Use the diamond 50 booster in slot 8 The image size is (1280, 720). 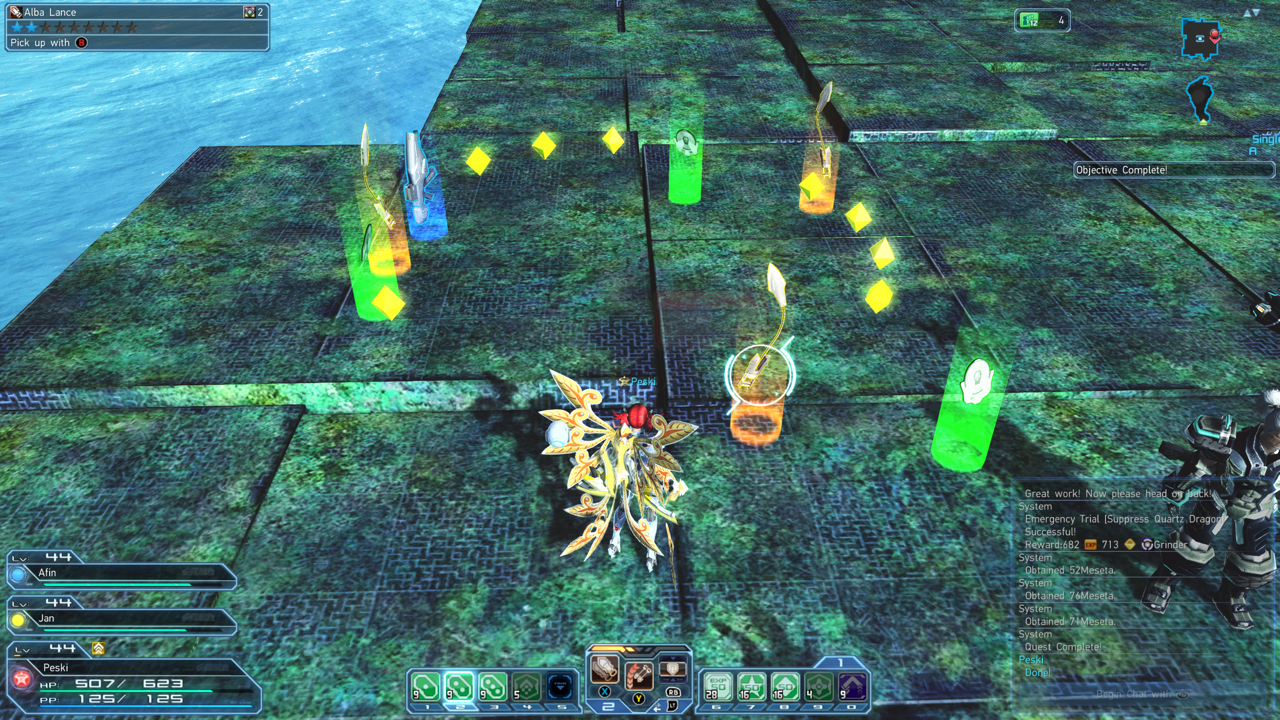(x=785, y=688)
